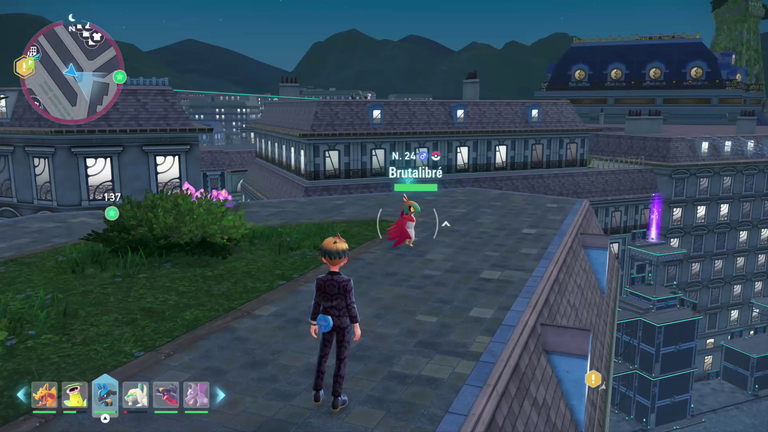Select the dark blue and red Pokémon slot
Image resolution: width=768 pixels, height=432 pixels.
(166, 396)
